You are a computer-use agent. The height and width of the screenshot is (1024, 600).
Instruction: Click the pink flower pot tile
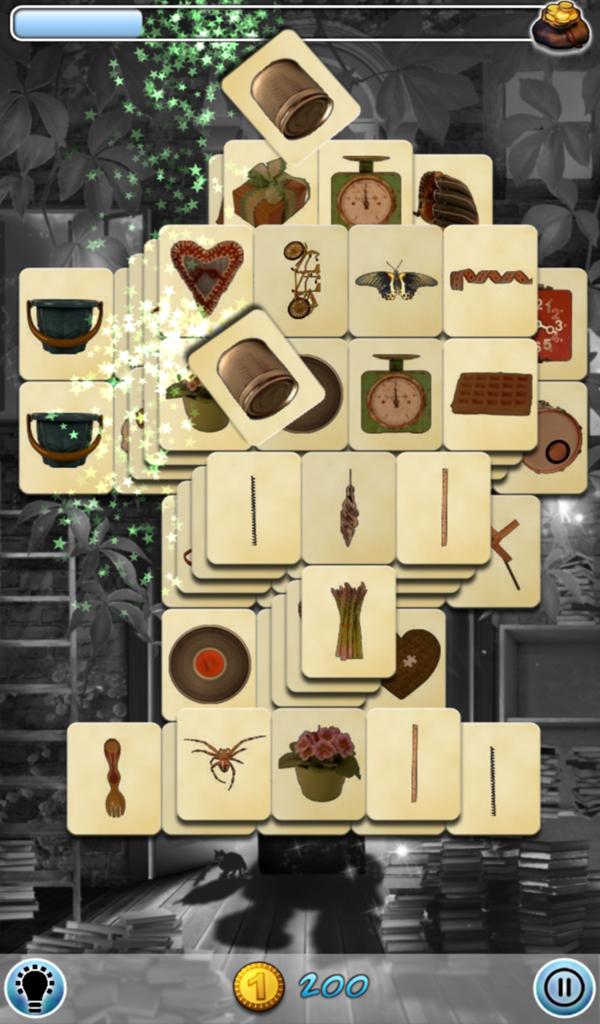(x=319, y=764)
